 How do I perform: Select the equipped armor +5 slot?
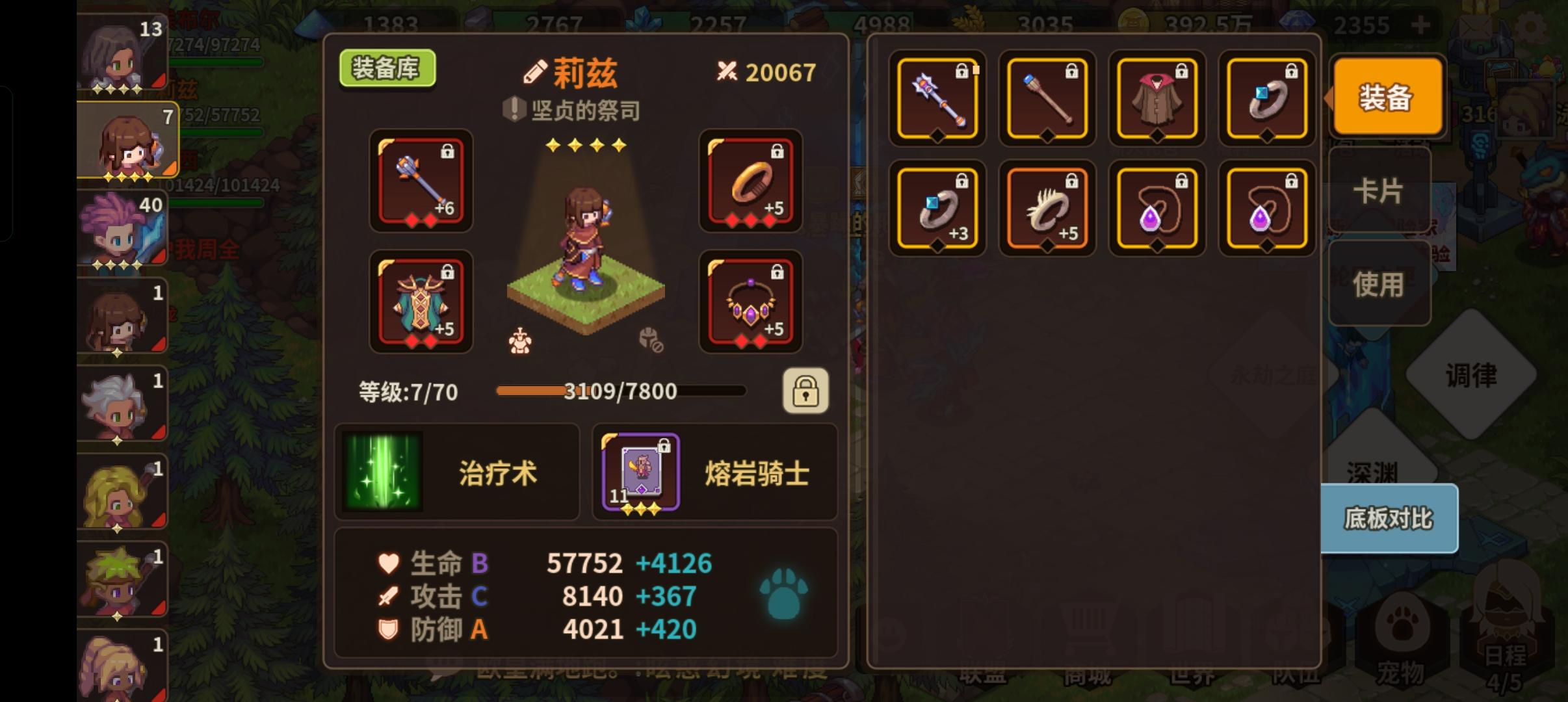point(421,302)
